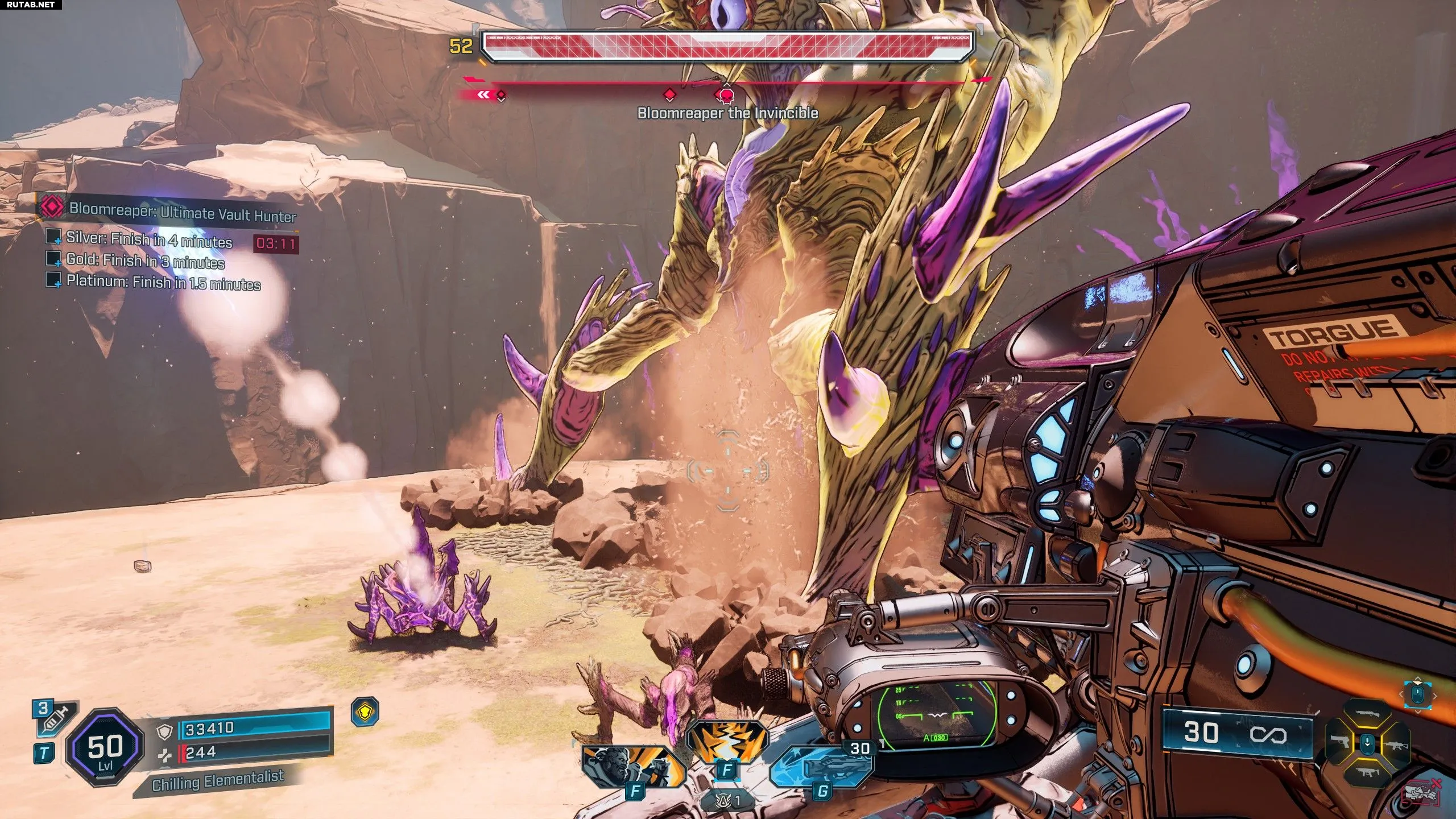Tick the Silver: Finish in 4 minutes checkbox

[x=53, y=236]
